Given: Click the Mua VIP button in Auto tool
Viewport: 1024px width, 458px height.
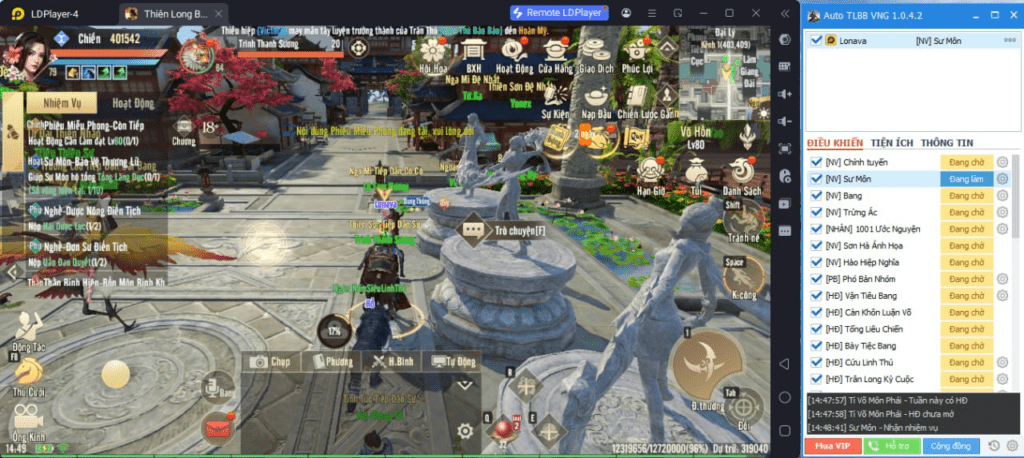Looking at the screenshot, I should pos(832,445).
